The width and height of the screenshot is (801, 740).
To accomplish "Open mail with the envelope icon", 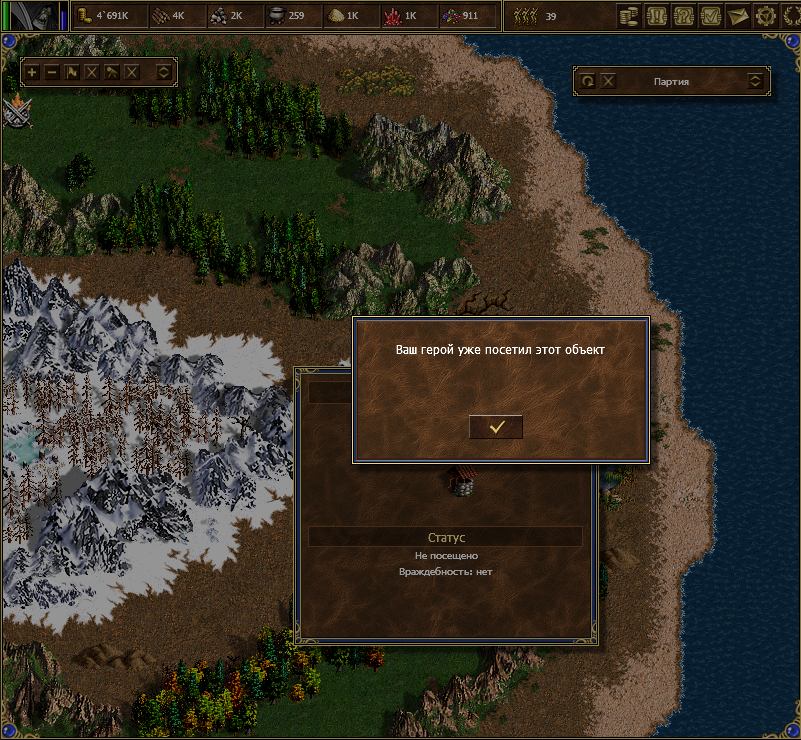I will coord(739,15).
